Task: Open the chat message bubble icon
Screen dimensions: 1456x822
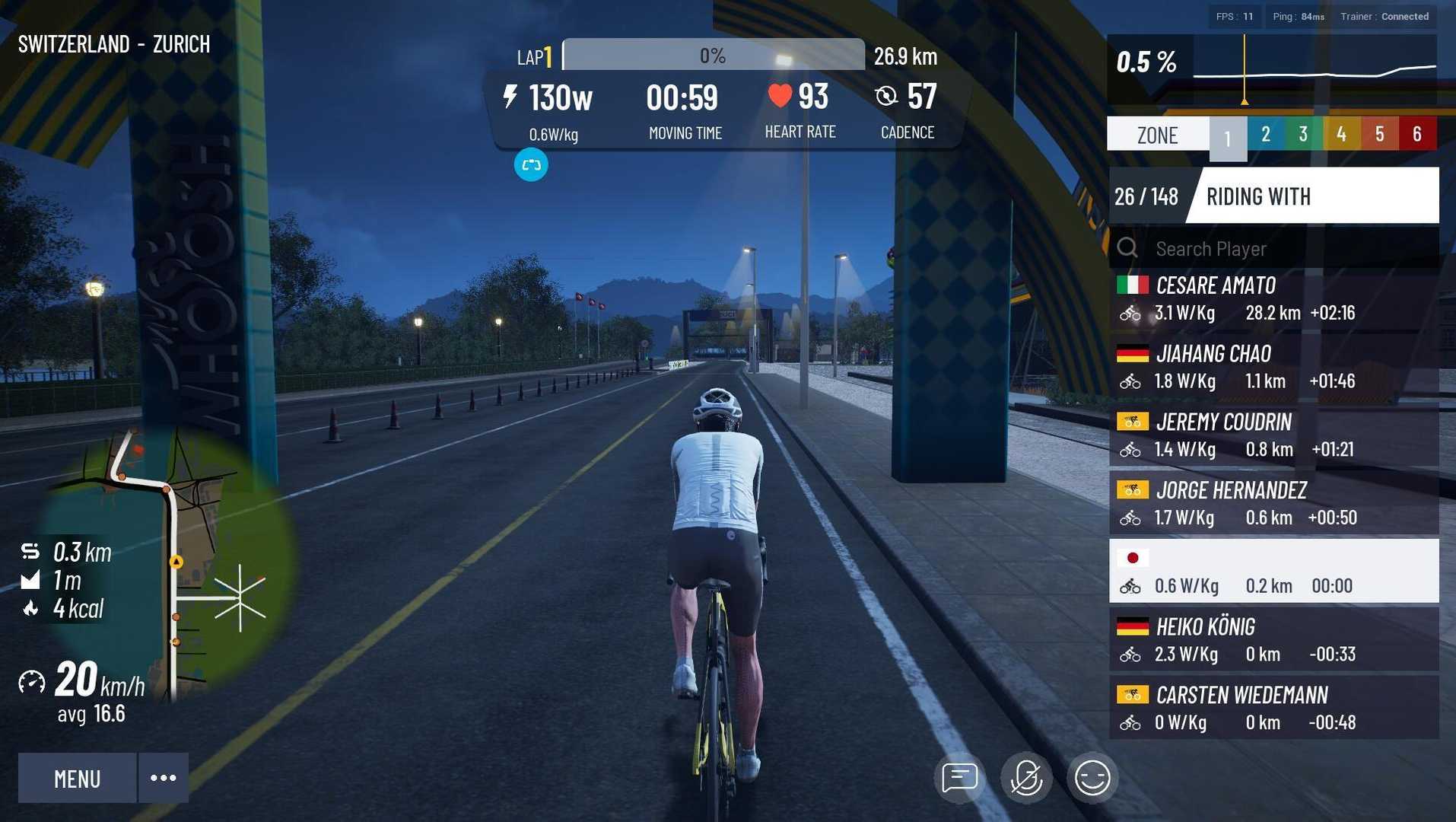Action: 959,778
